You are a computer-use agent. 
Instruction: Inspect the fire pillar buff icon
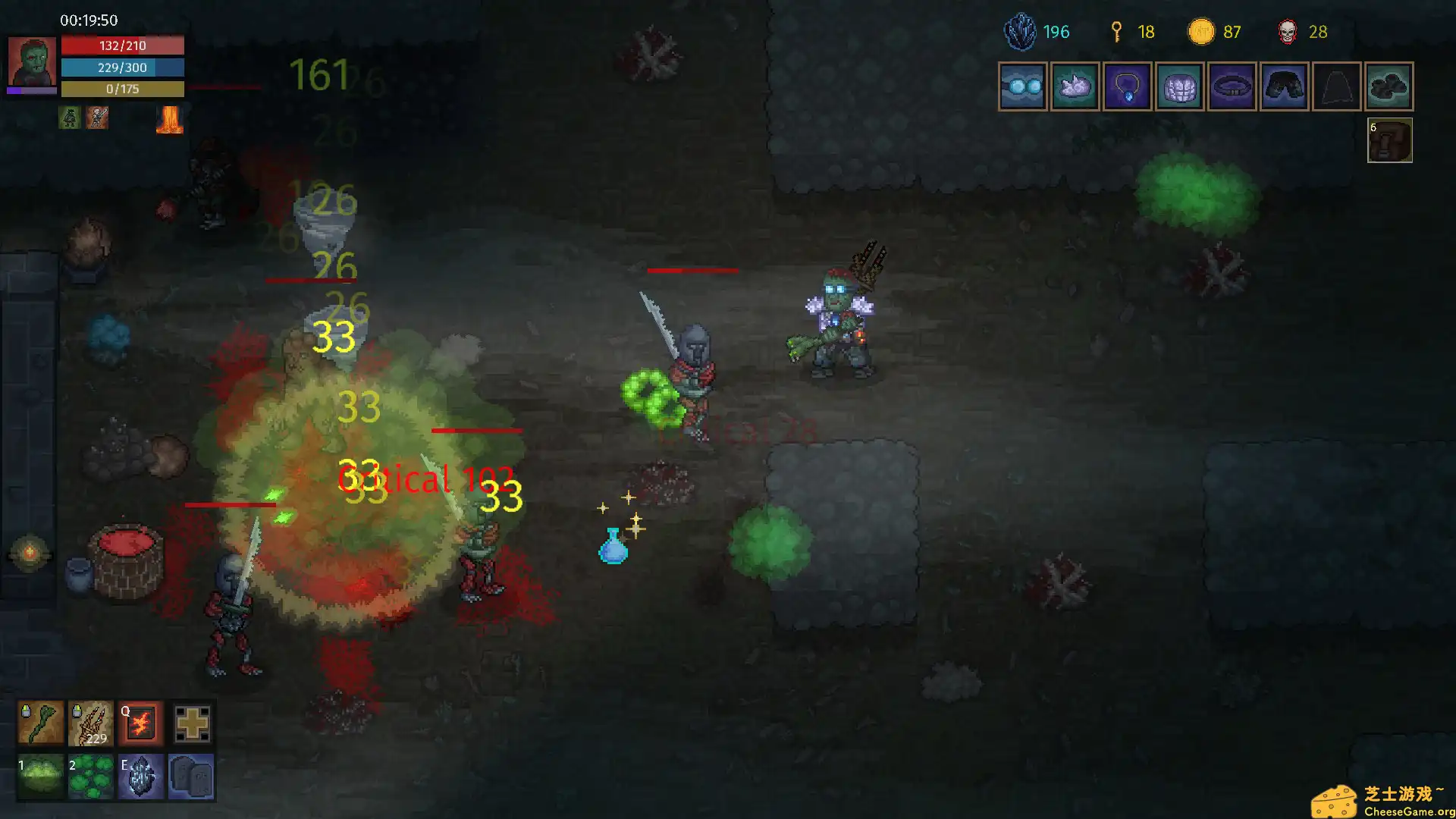point(169,120)
